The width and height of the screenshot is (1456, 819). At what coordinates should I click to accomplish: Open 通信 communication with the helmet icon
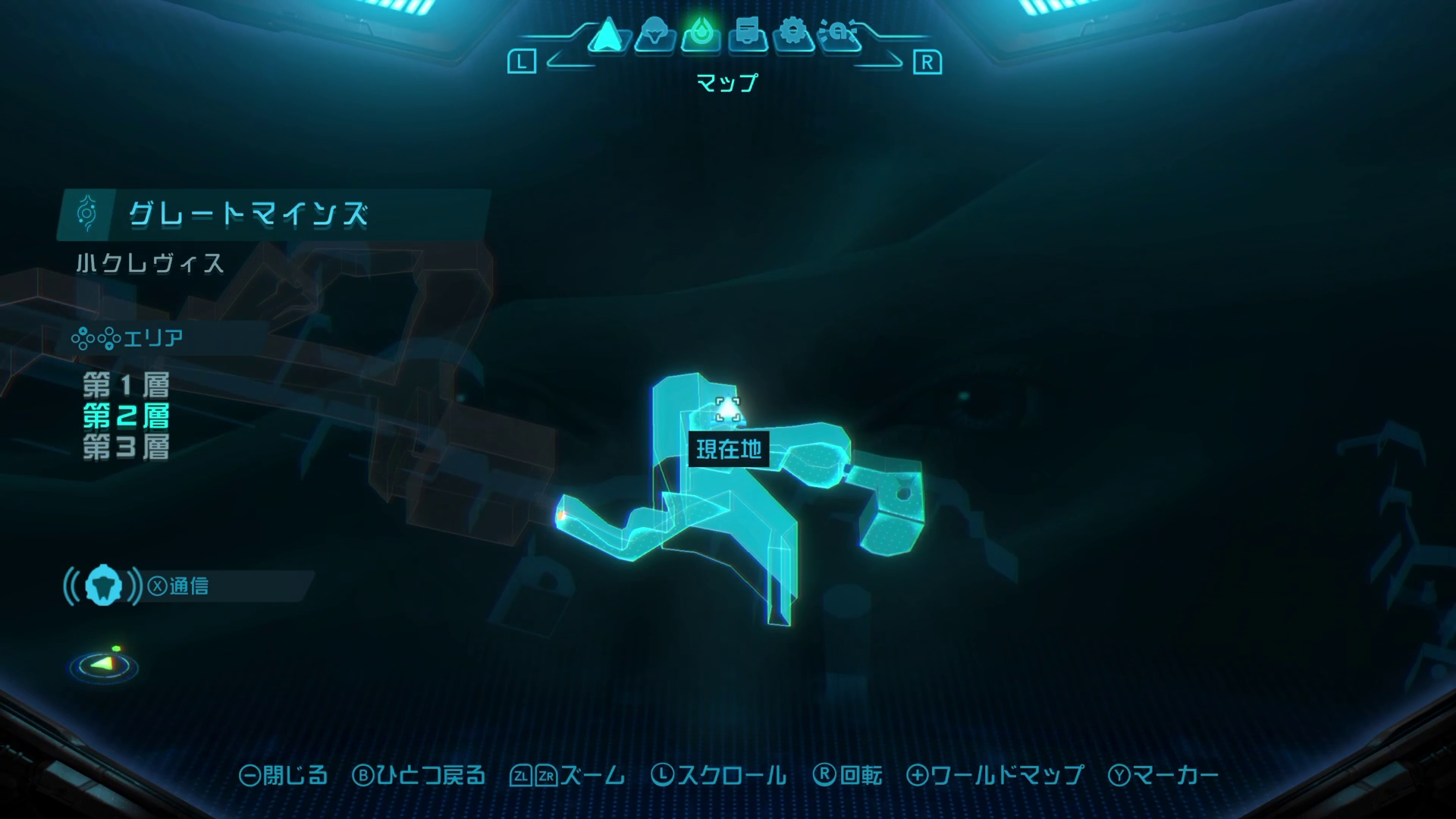click(x=104, y=586)
